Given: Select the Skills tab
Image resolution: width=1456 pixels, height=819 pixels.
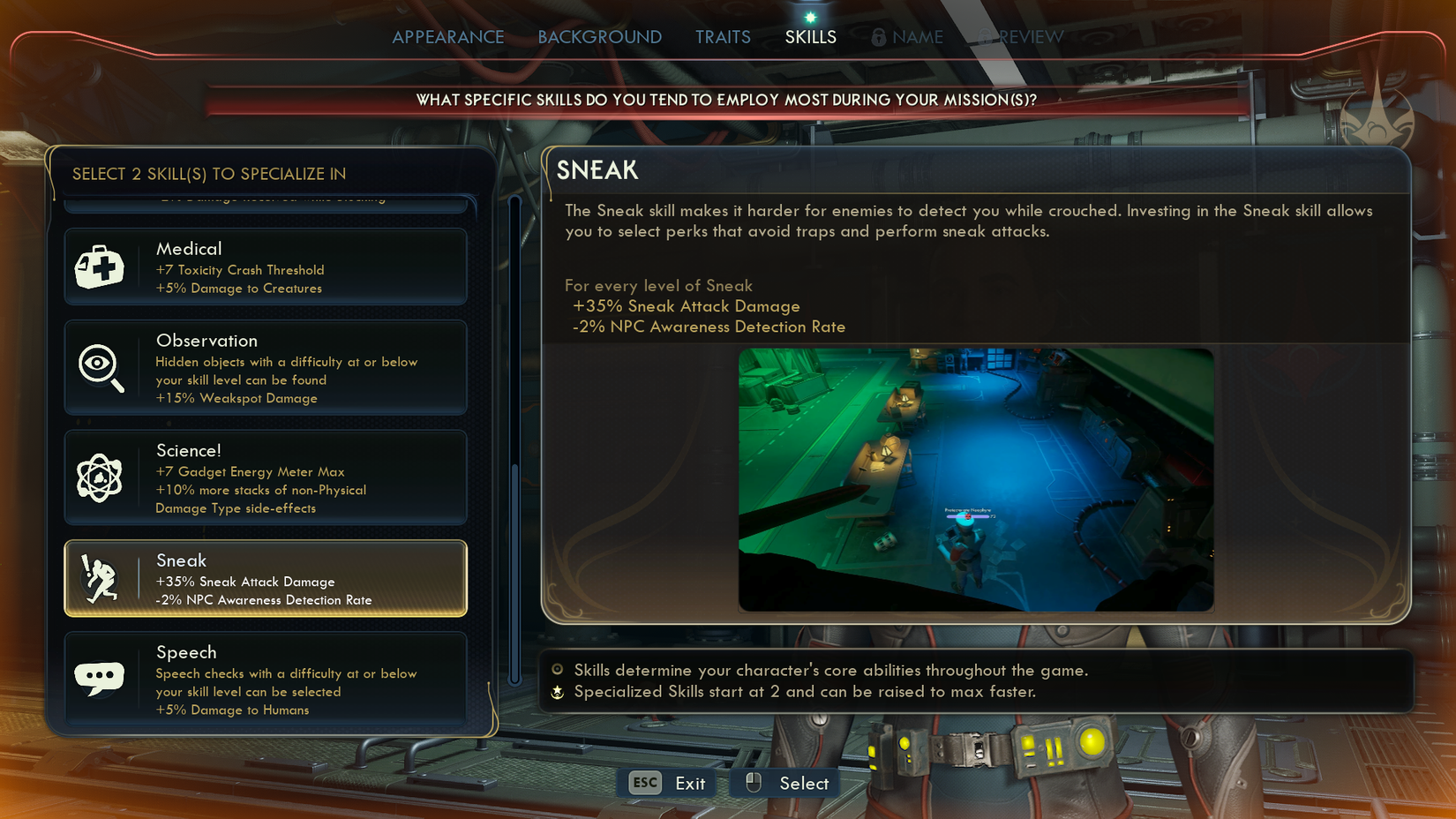Looking at the screenshot, I should click(x=810, y=37).
